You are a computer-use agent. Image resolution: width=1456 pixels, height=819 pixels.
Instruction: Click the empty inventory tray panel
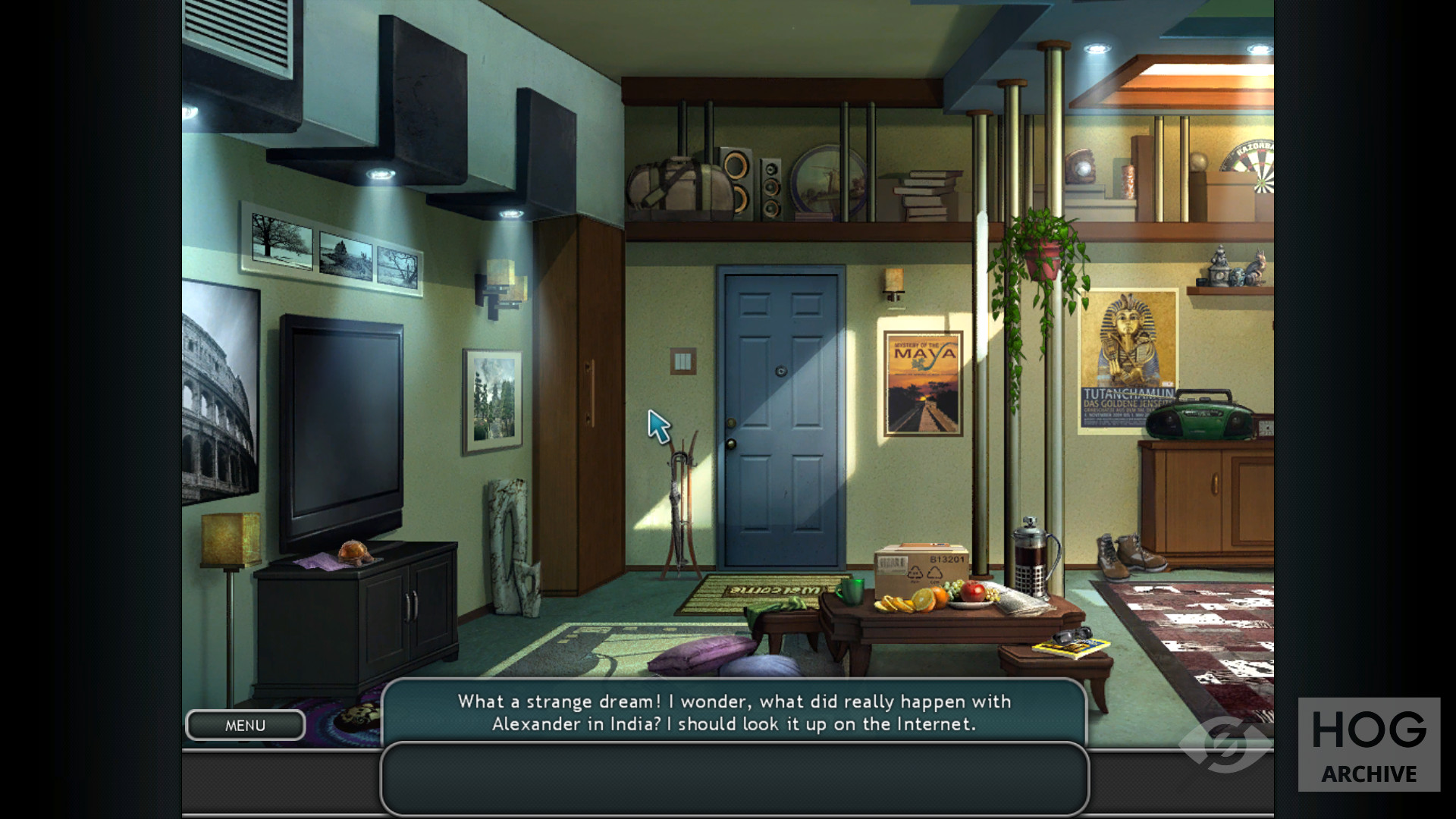pos(734,778)
